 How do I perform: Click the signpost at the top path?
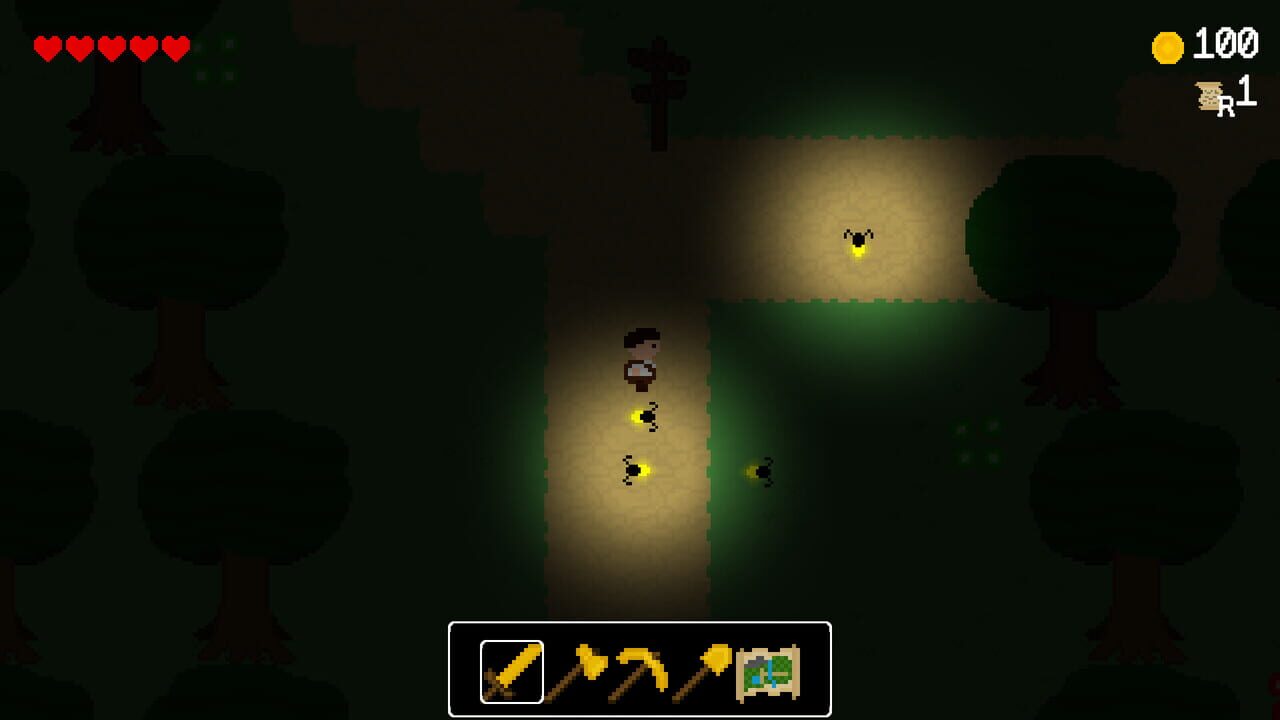click(x=657, y=75)
